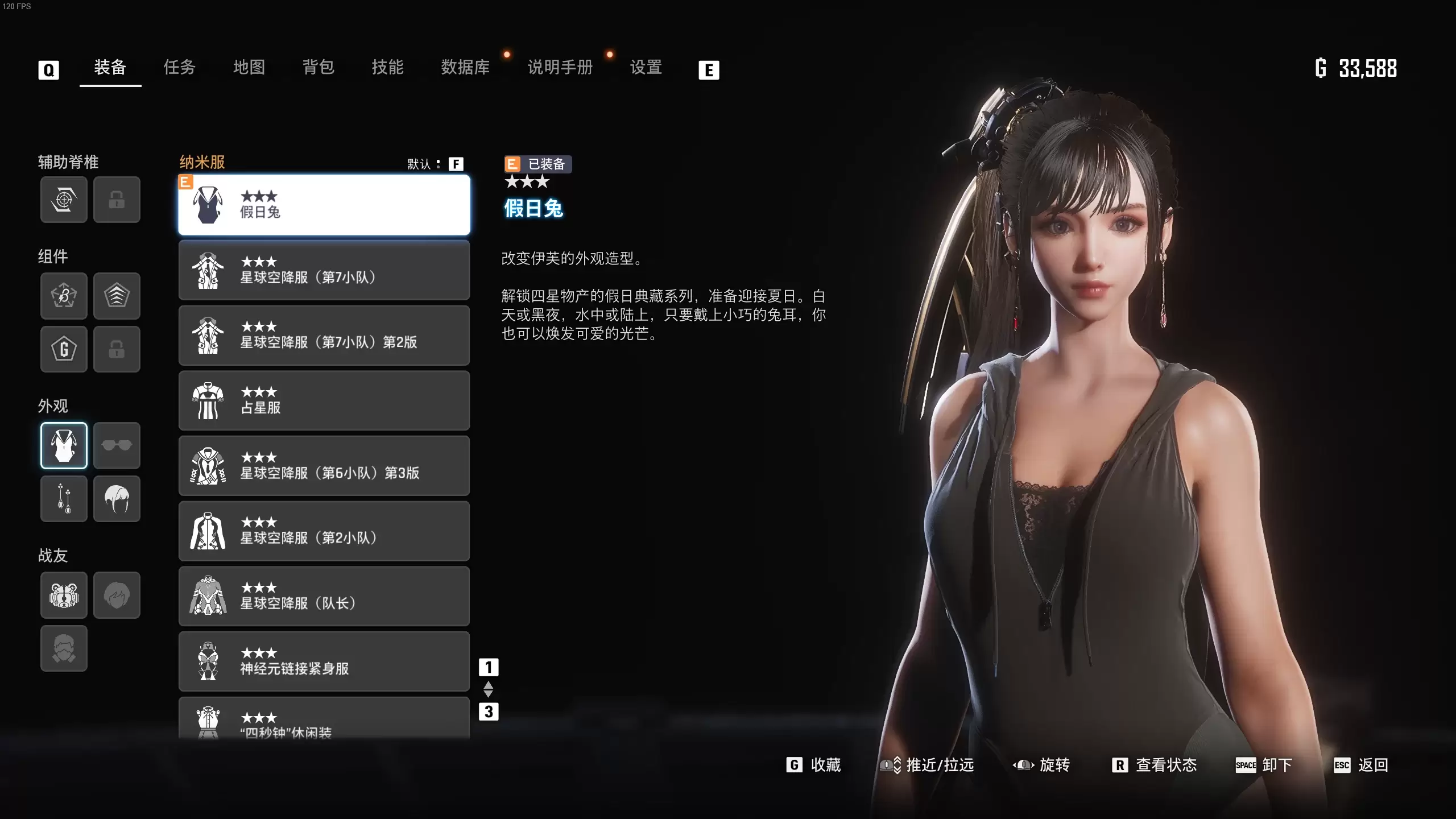Select the 假日兔 nano suit

(x=324, y=205)
